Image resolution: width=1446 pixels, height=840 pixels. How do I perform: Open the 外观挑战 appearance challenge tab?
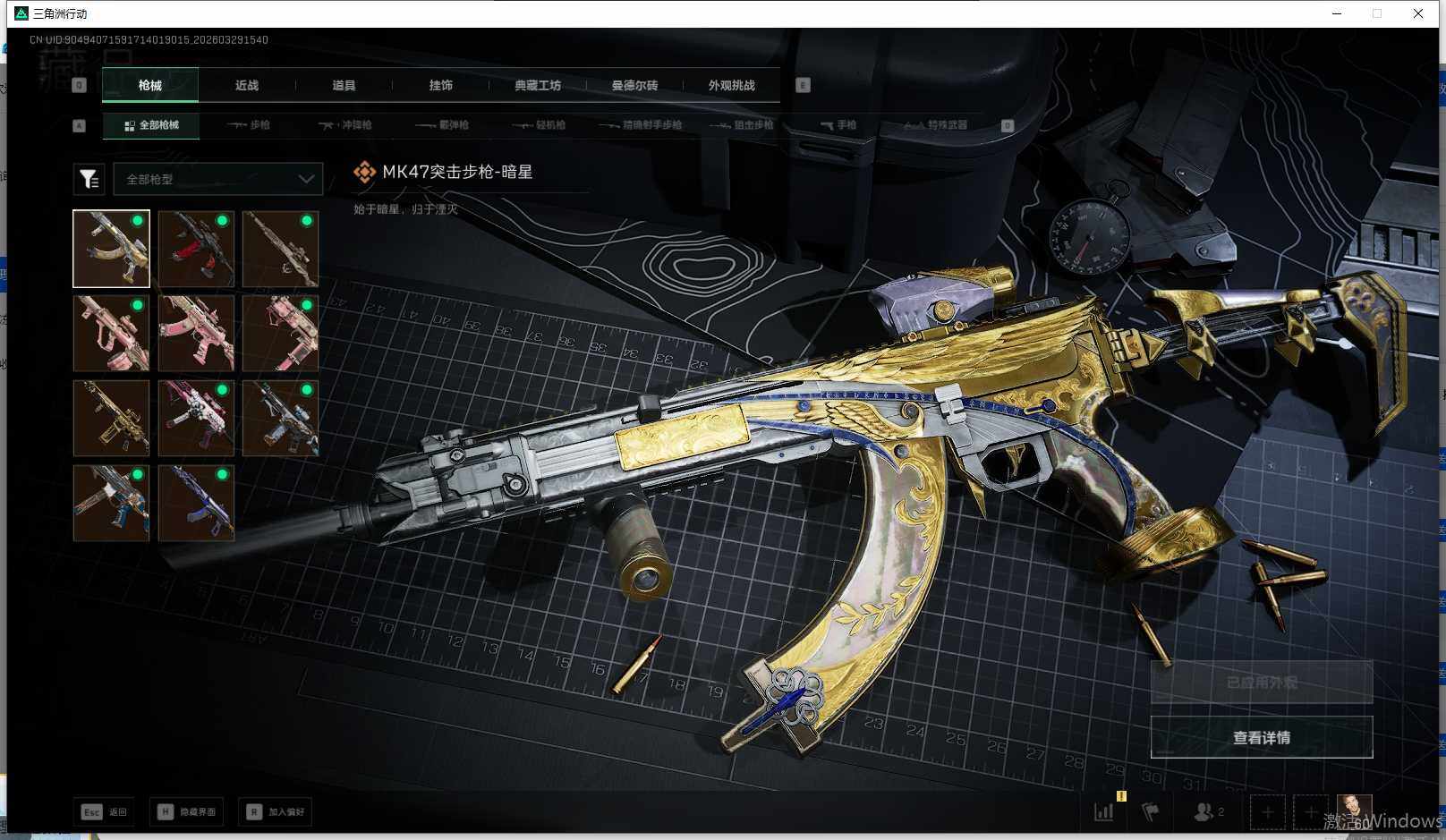point(731,86)
